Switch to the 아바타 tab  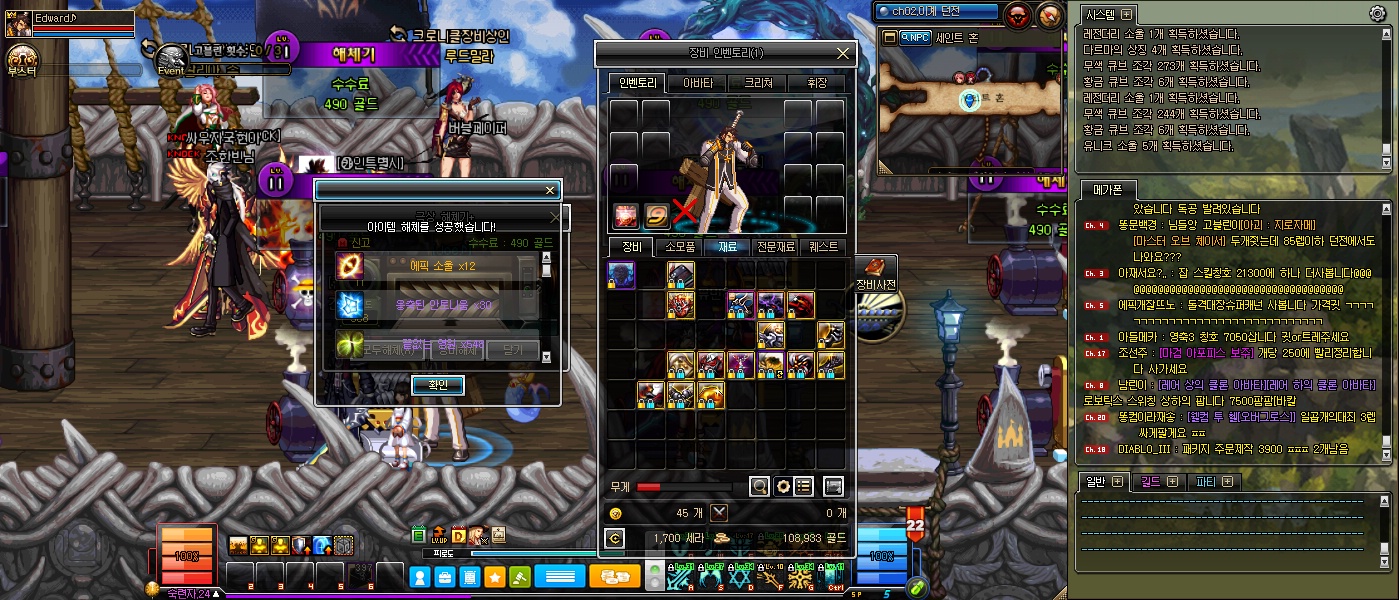point(697,83)
